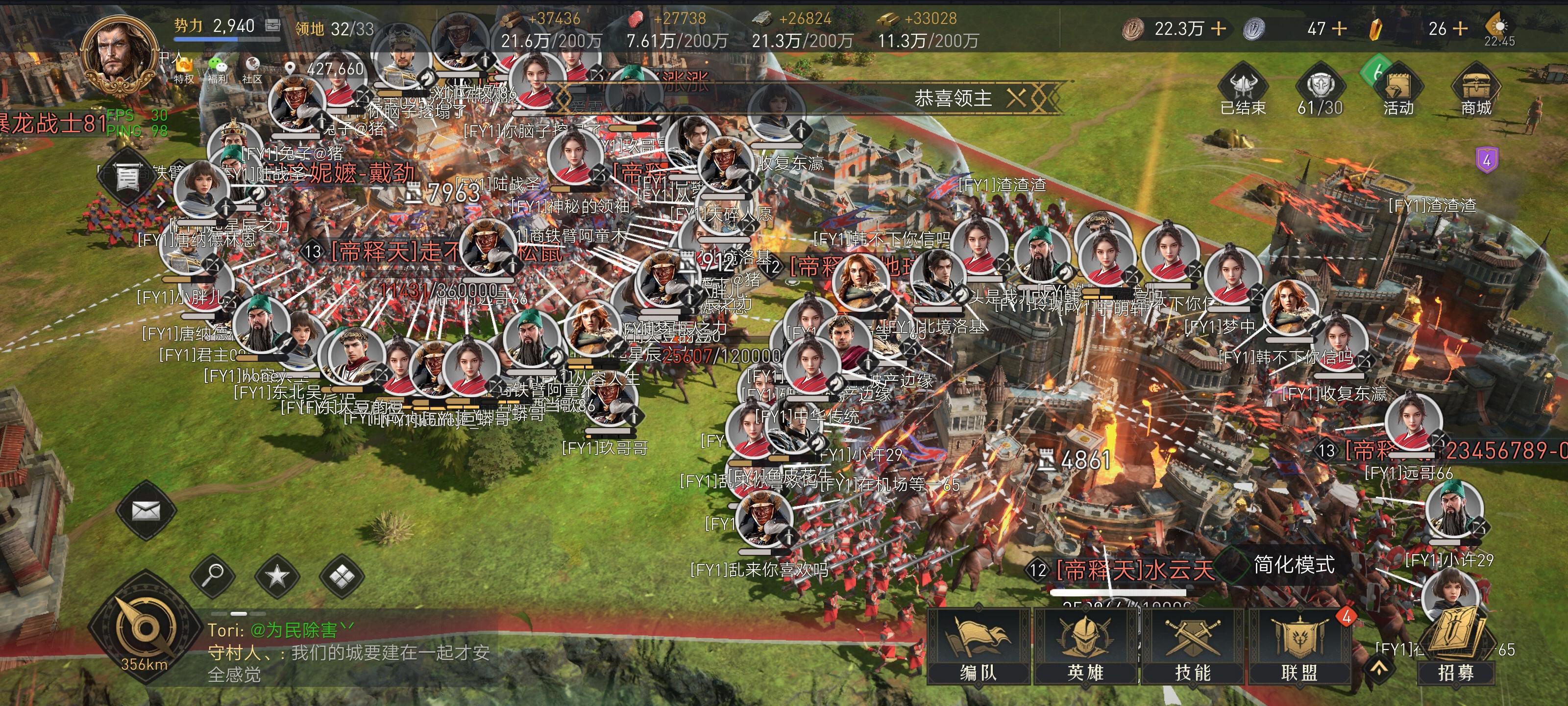Open the 编队 formation menu
This screenshot has height=706, width=1568.
[x=978, y=646]
